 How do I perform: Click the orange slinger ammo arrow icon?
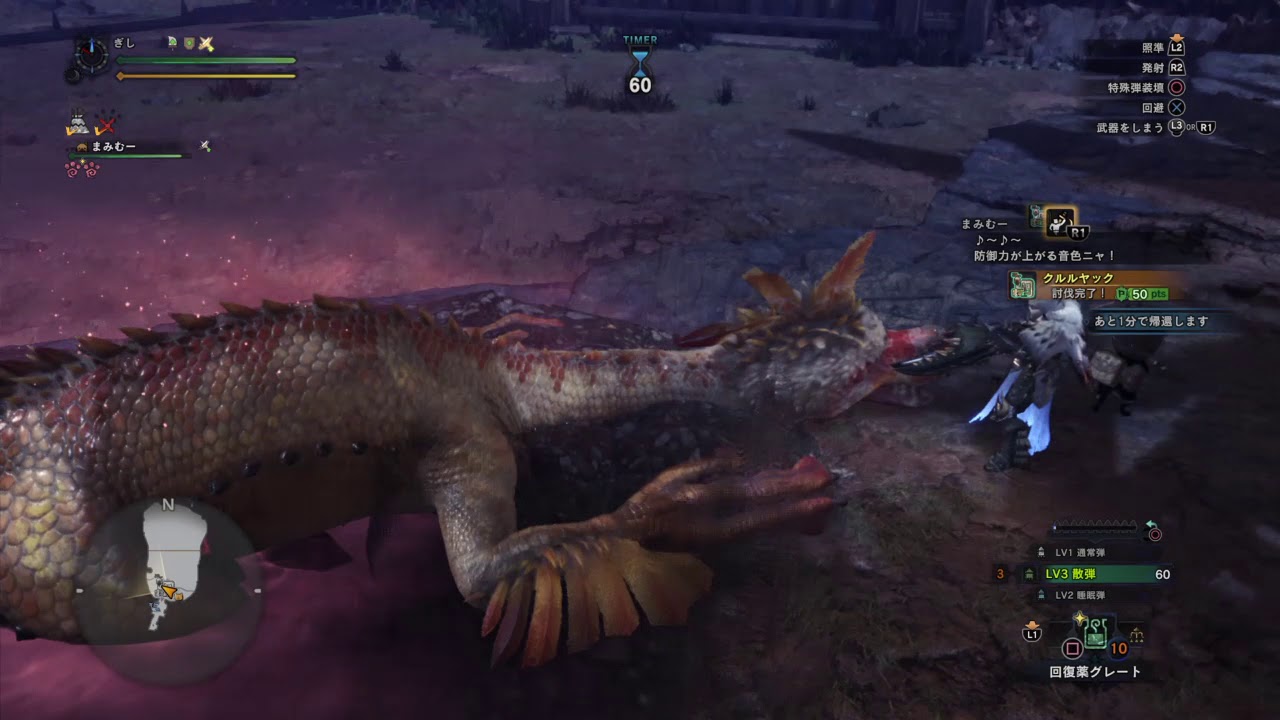point(1033,625)
